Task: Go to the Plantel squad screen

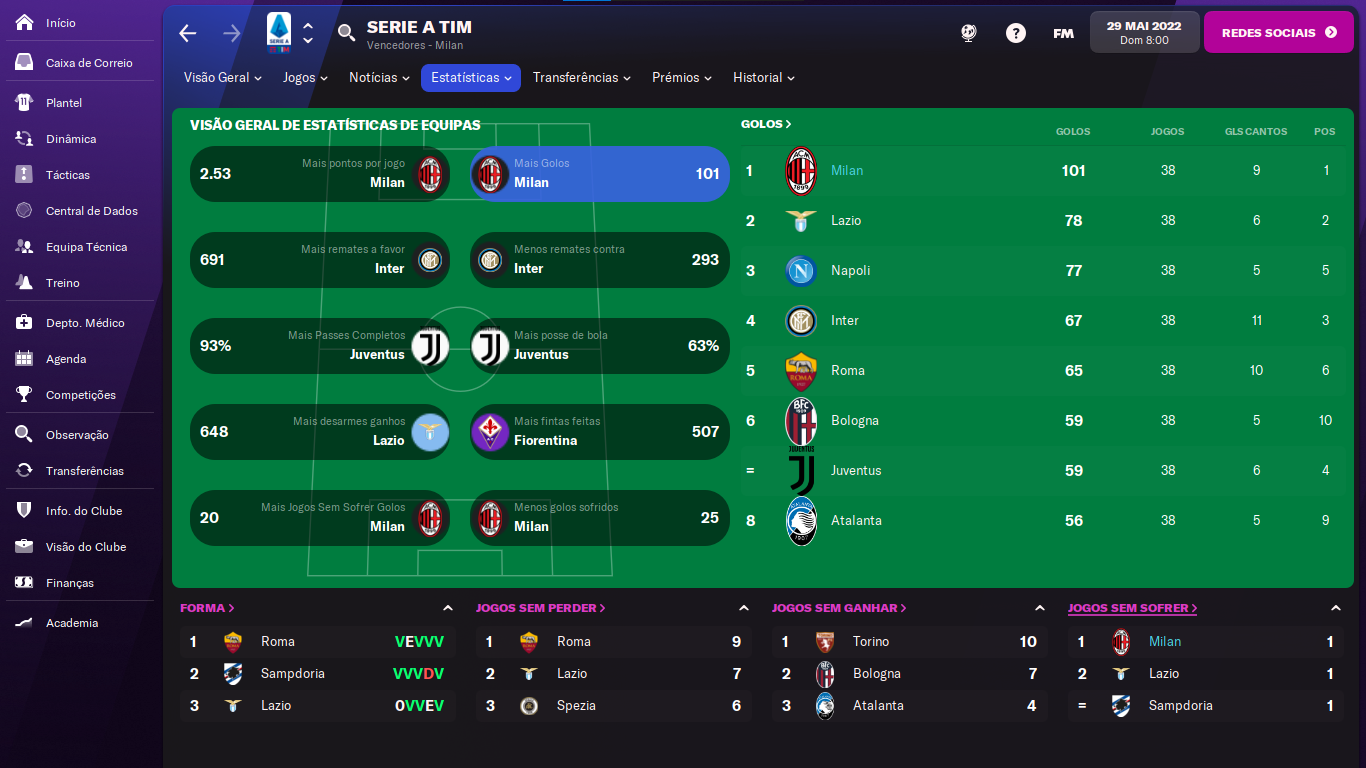Action: point(64,103)
